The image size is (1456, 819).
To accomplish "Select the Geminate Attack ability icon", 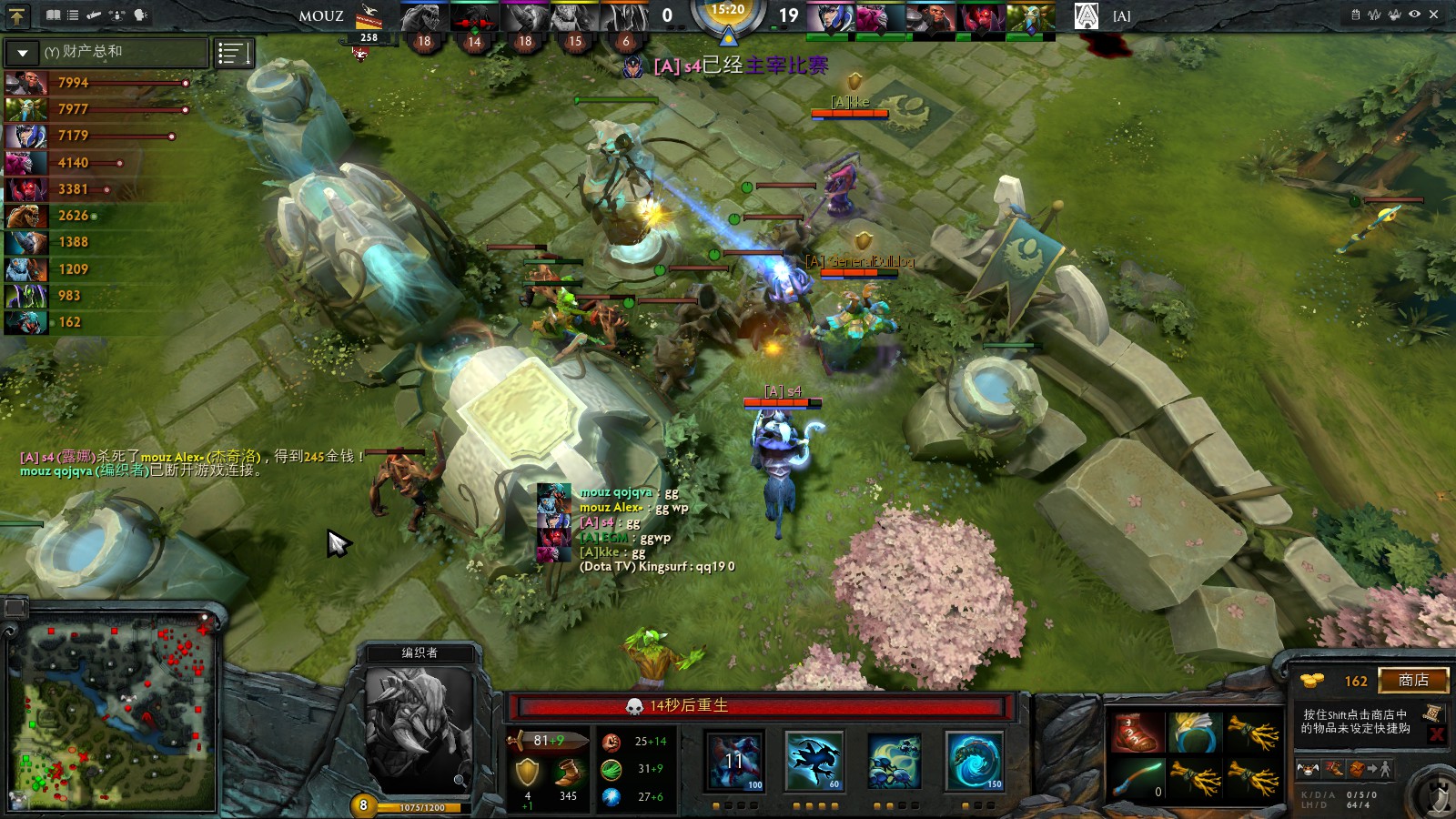I will pyautogui.click(x=894, y=761).
